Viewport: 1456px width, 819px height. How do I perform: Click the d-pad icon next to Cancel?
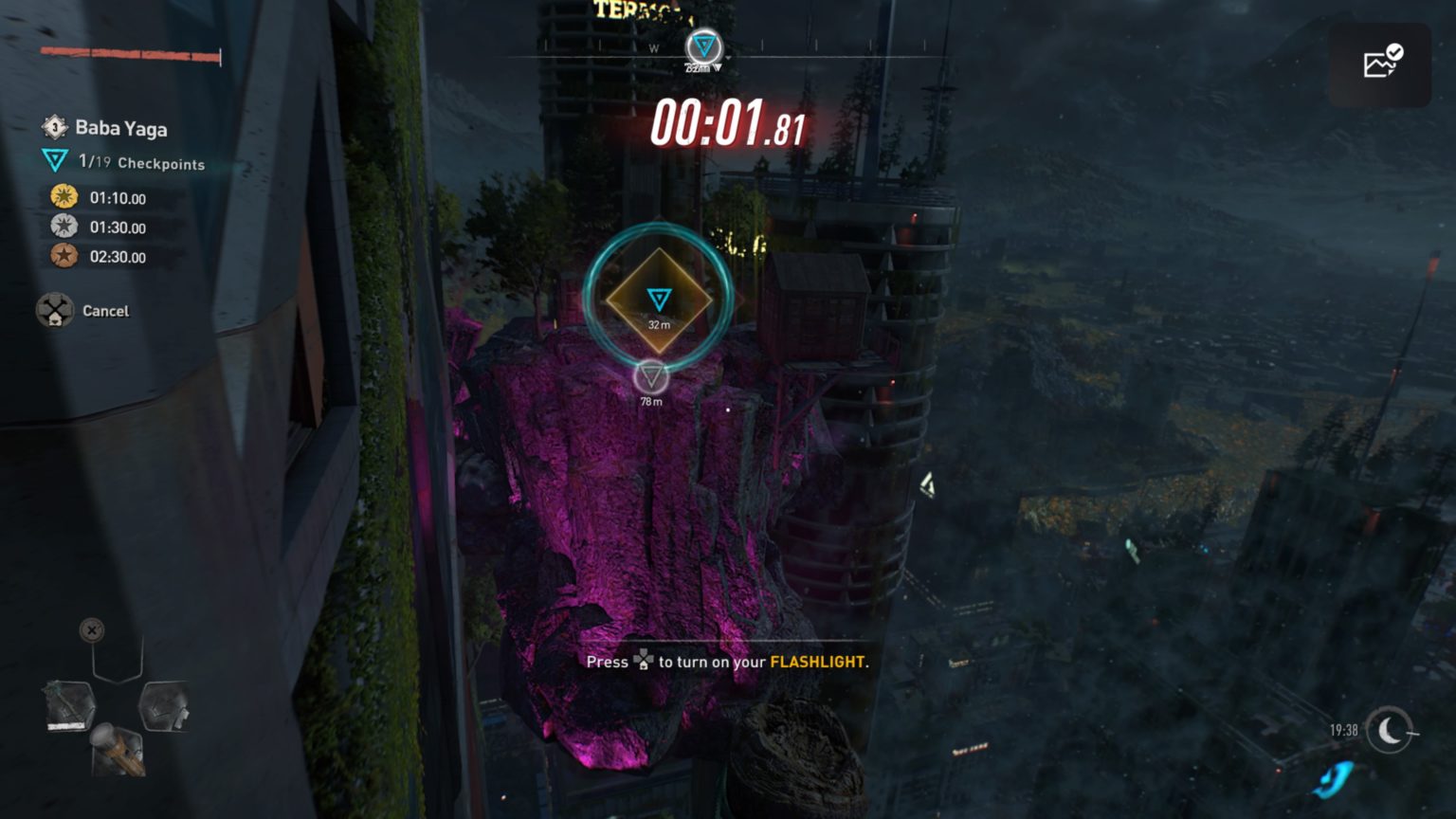pos(55,310)
